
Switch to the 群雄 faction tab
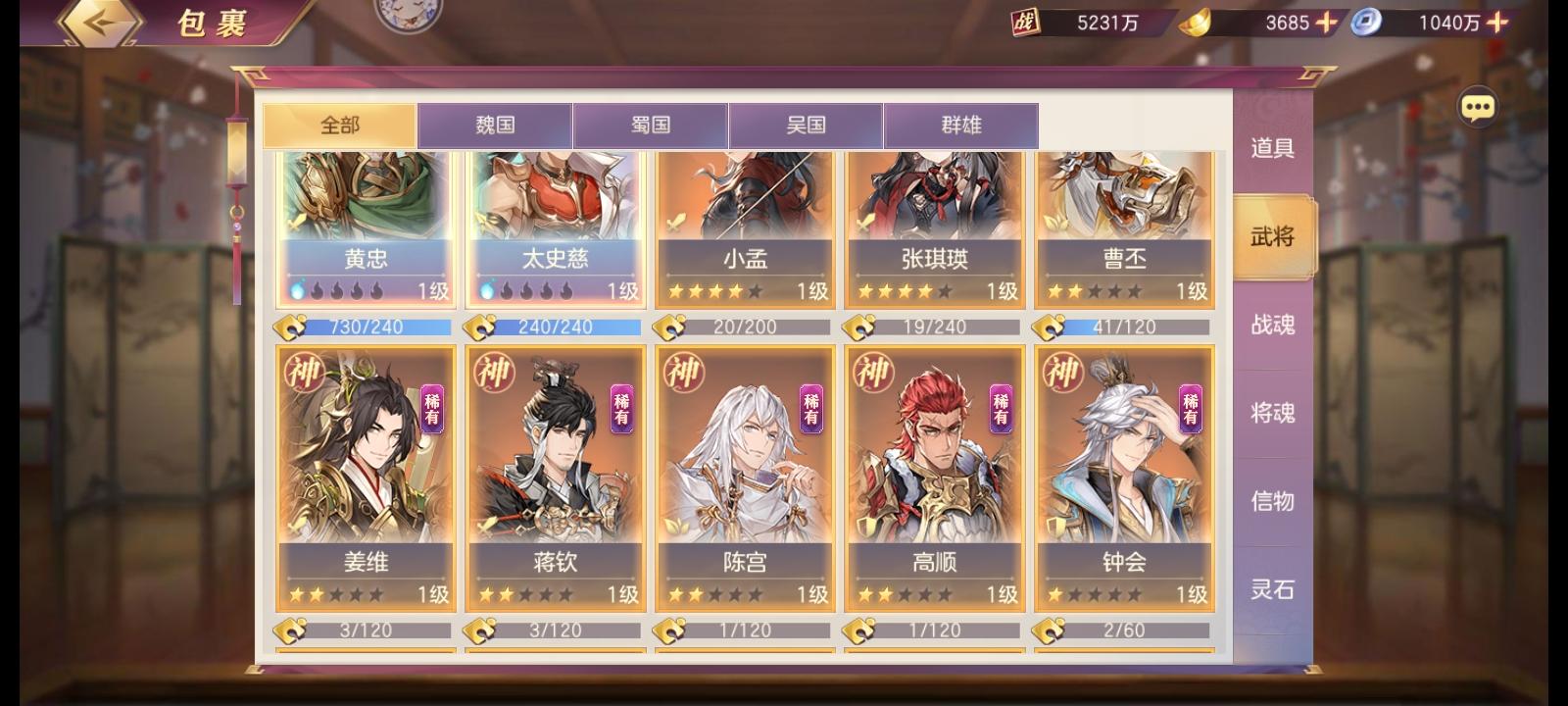[x=962, y=126]
